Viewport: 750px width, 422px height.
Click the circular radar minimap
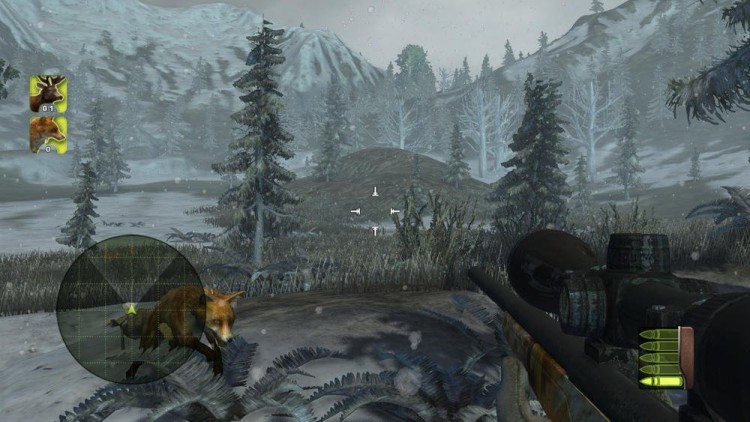[x=118, y=308]
